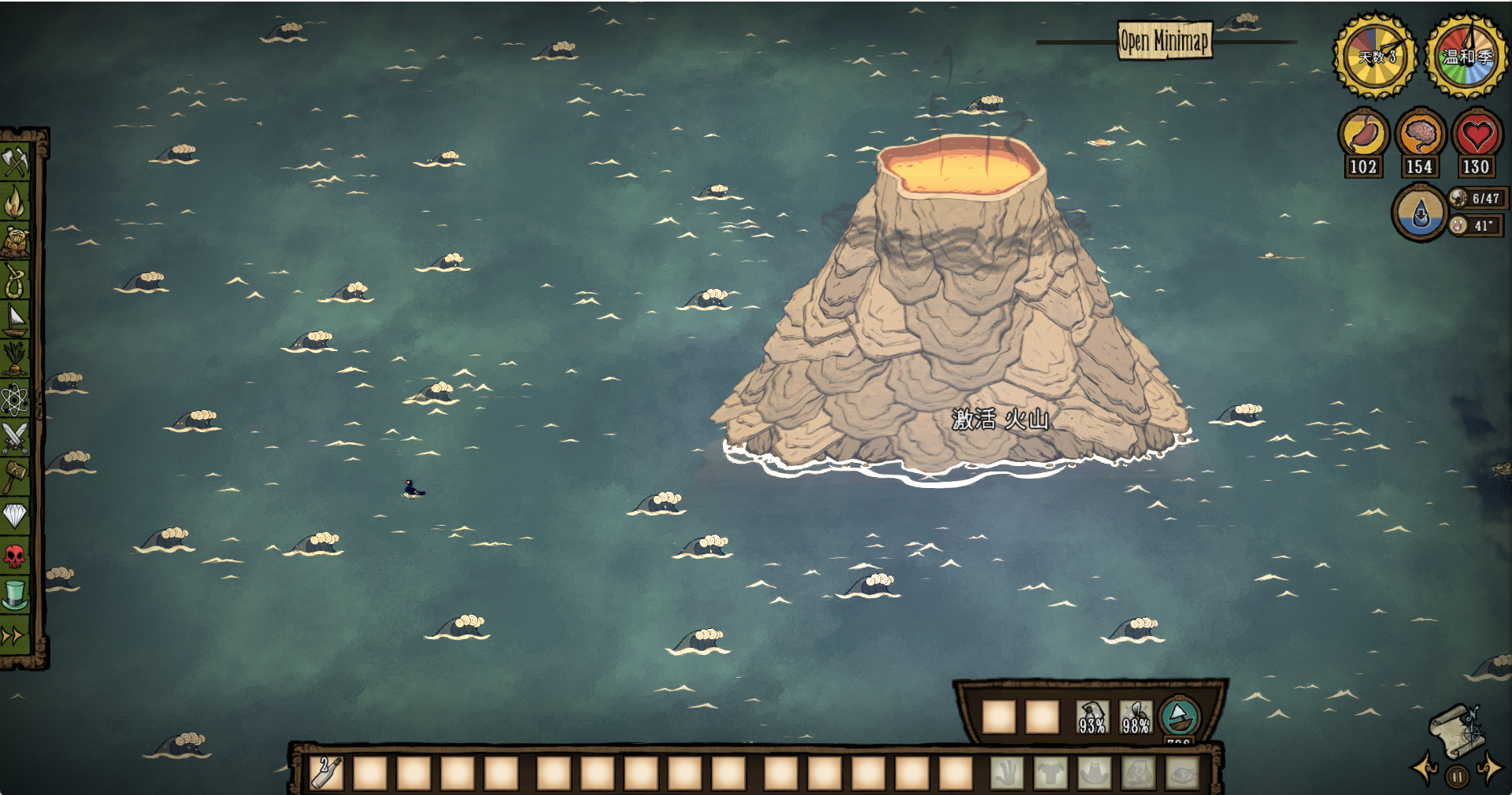1512x795 pixels.
Task: Open the Nautical crafting tab (sailboat icon)
Action: click(x=15, y=319)
